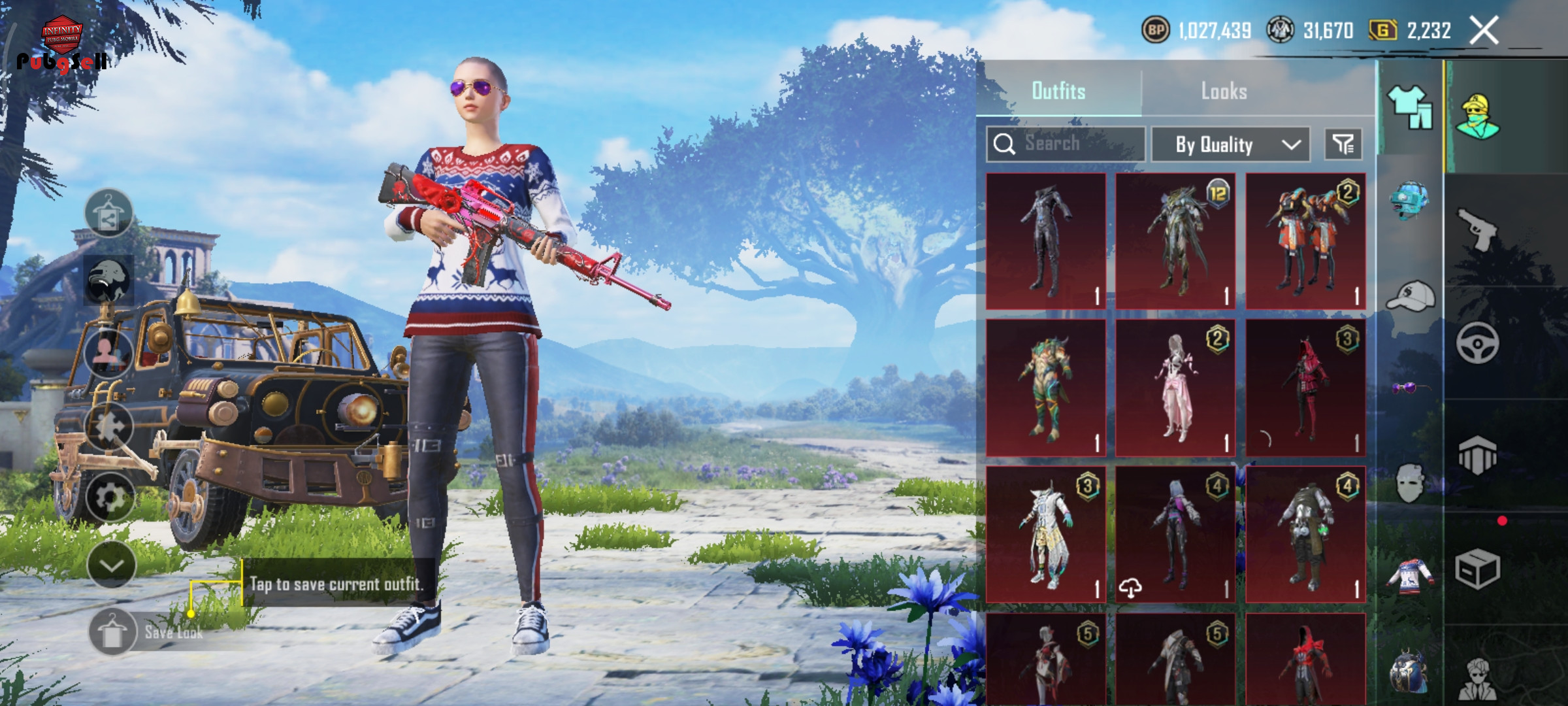This screenshot has width=1568, height=706.
Task: Open the outfit filter options
Action: pyautogui.click(x=1343, y=144)
